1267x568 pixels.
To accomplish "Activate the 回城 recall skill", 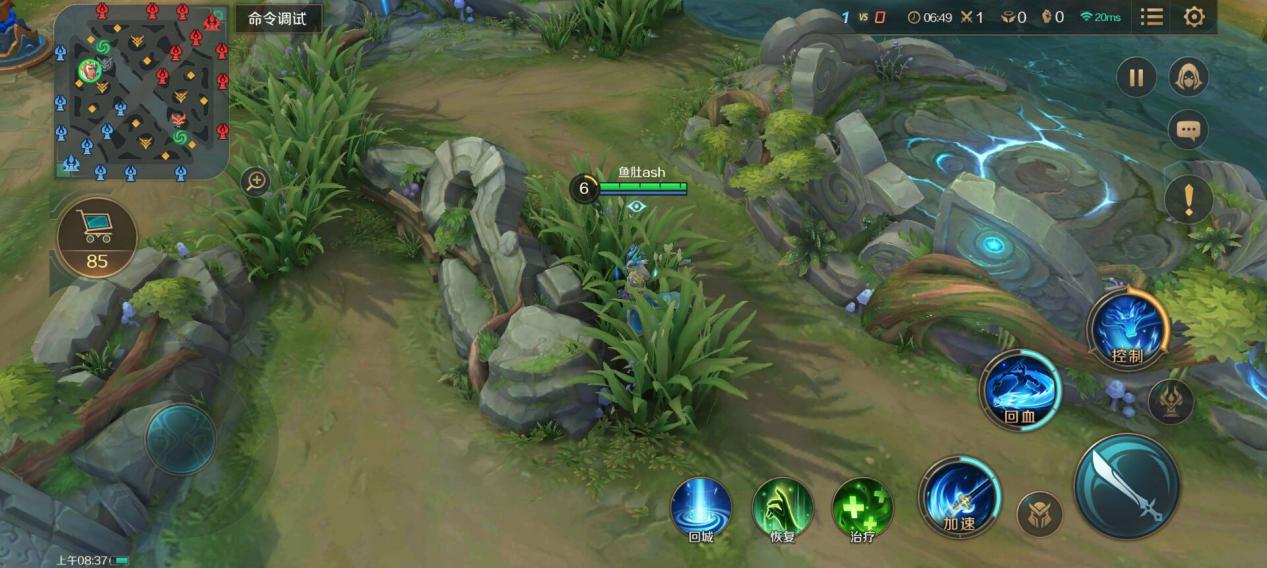I will 700,506.
